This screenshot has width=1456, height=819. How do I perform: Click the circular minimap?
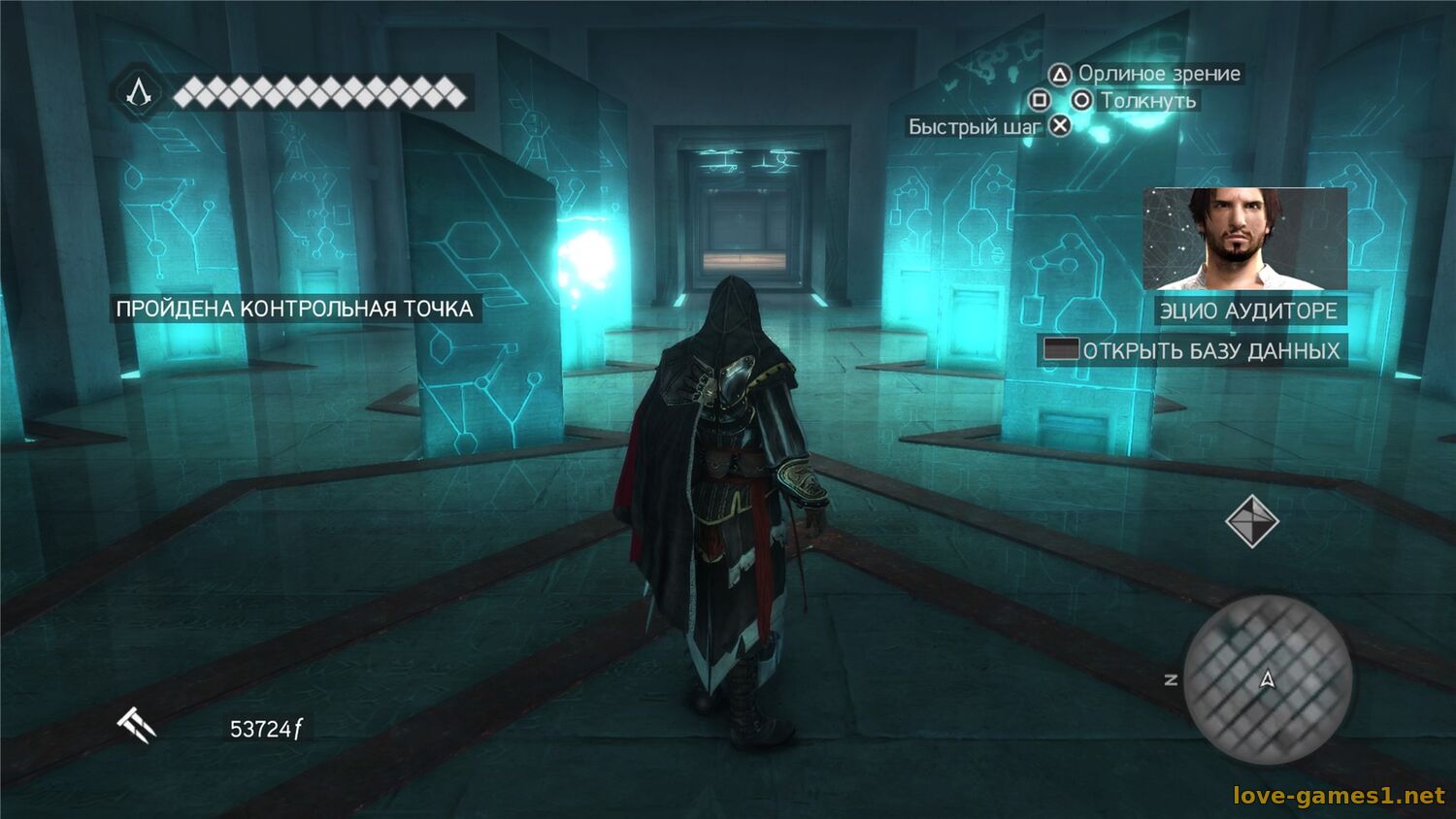[1268, 679]
